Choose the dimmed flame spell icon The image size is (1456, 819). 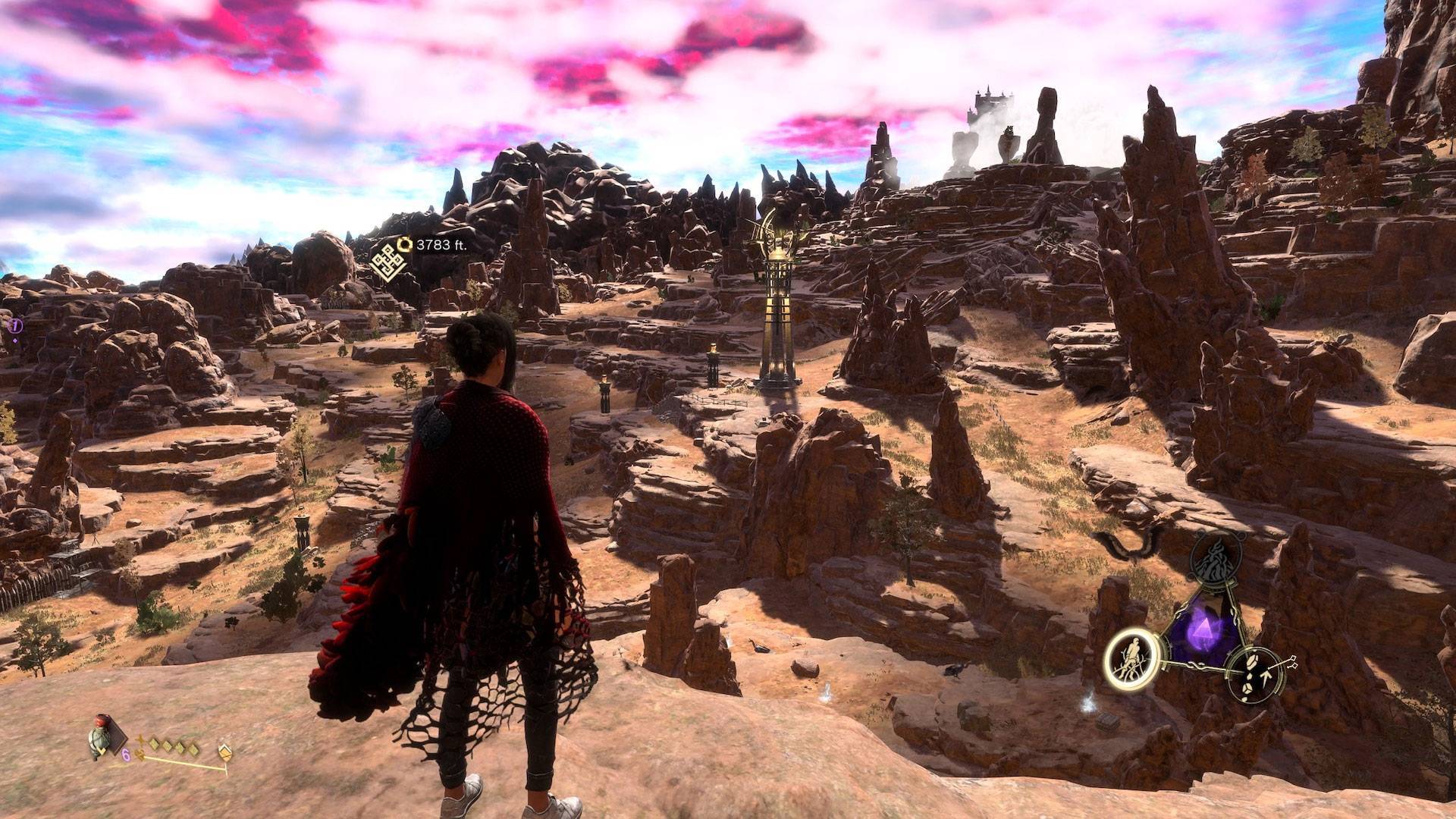[1215, 560]
